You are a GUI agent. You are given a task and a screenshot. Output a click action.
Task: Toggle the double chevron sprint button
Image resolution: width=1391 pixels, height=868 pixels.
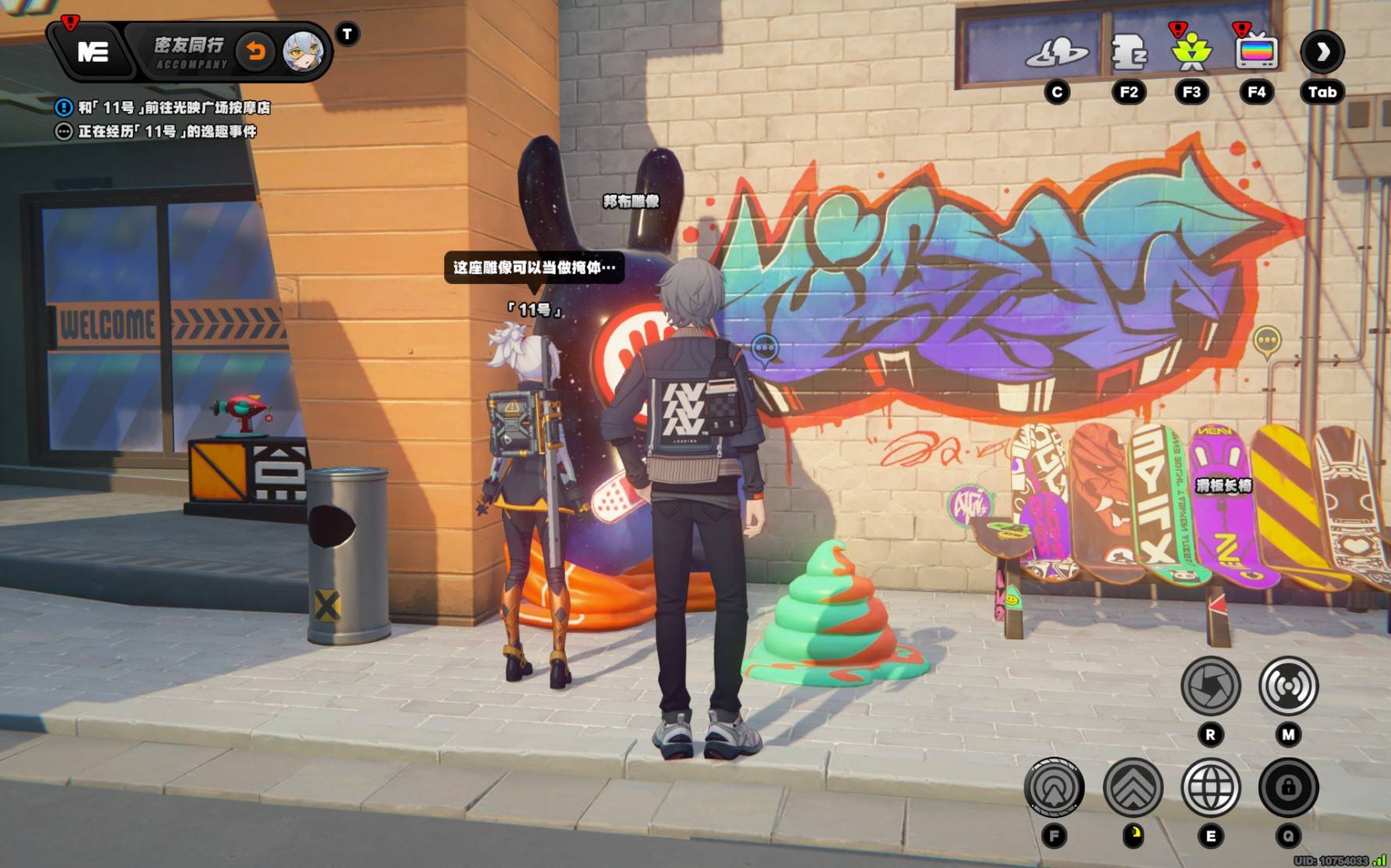(x=1133, y=788)
